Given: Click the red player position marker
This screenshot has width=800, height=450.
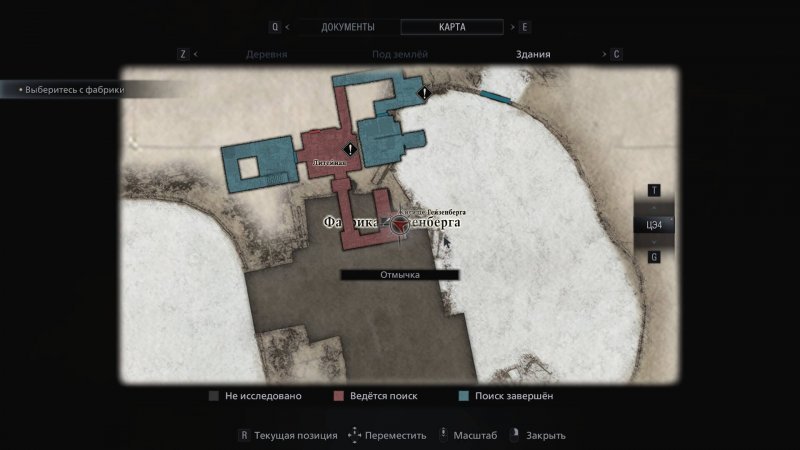Looking at the screenshot, I should click(x=399, y=230).
